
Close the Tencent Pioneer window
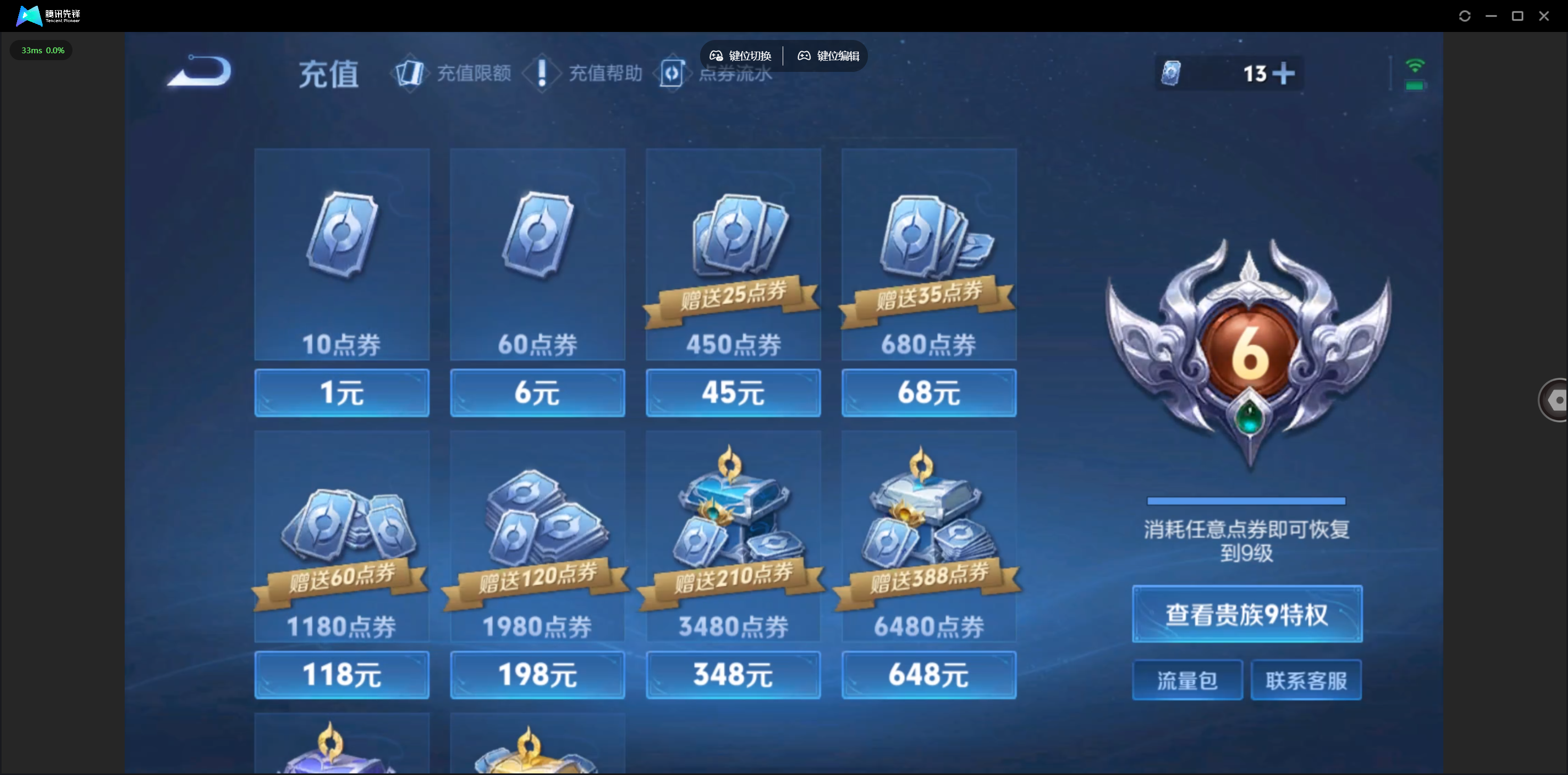coord(1543,16)
